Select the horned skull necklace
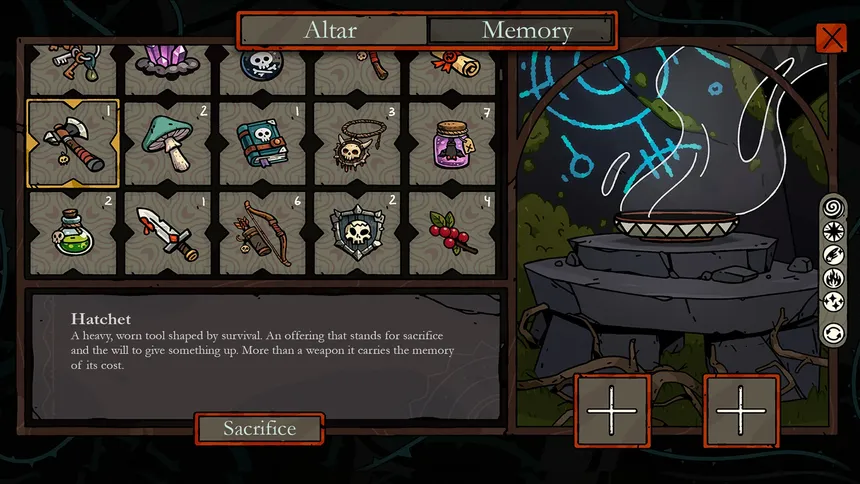This screenshot has width=860, height=484. point(355,144)
